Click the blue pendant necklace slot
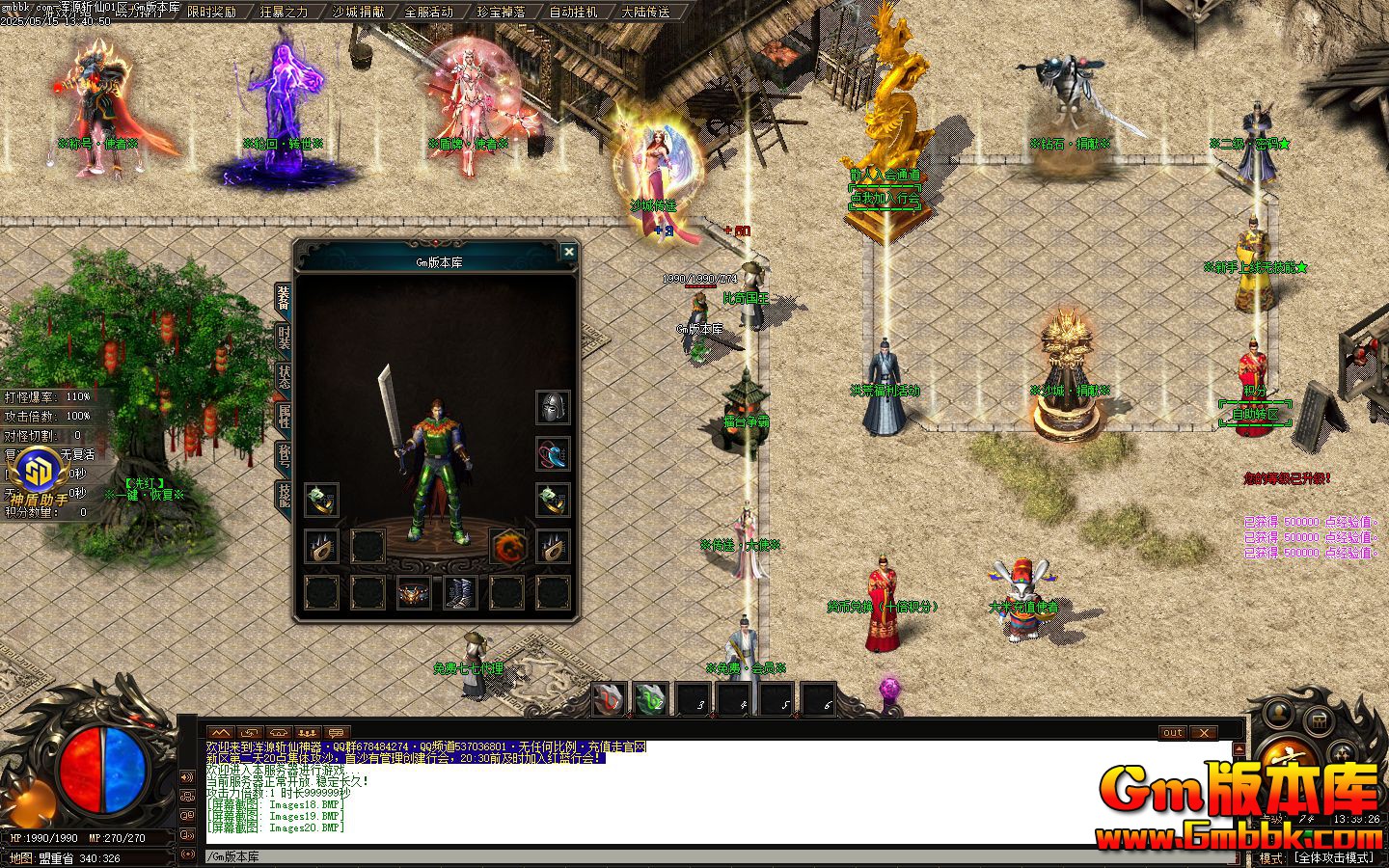Screen dimensions: 1389x868 pos(554,455)
